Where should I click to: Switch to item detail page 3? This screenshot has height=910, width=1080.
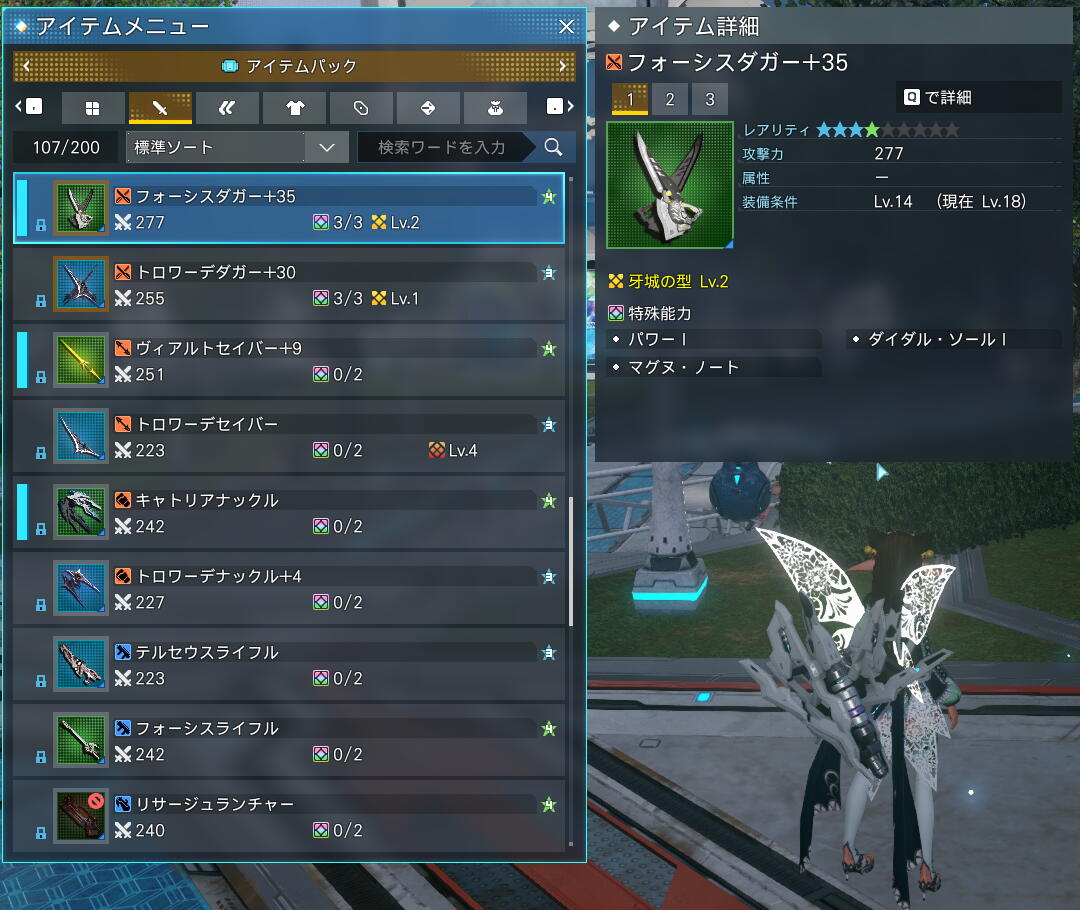click(x=710, y=99)
